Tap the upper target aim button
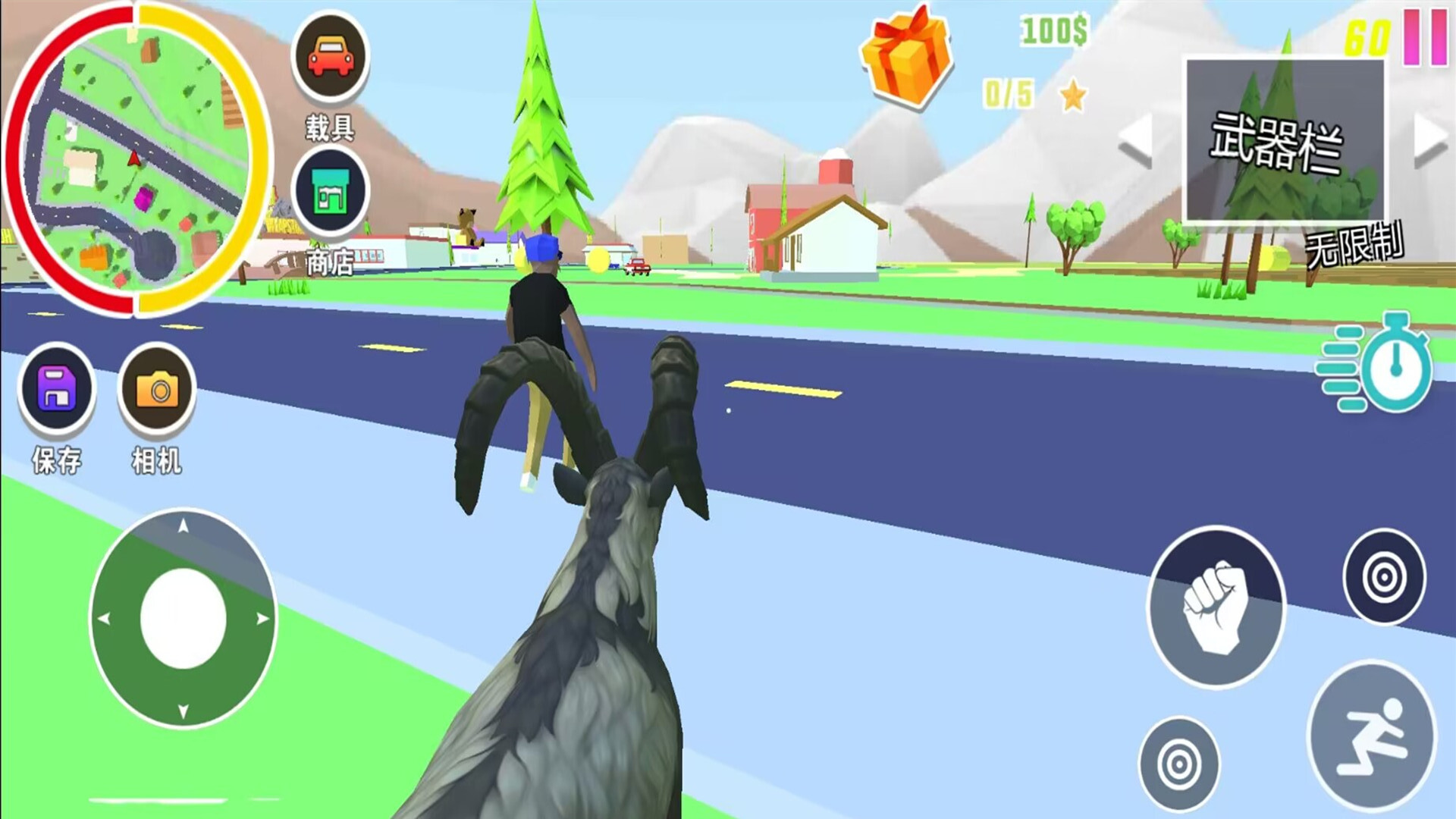This screenshot has width=1456, height=819. (x=1384, y=577)
